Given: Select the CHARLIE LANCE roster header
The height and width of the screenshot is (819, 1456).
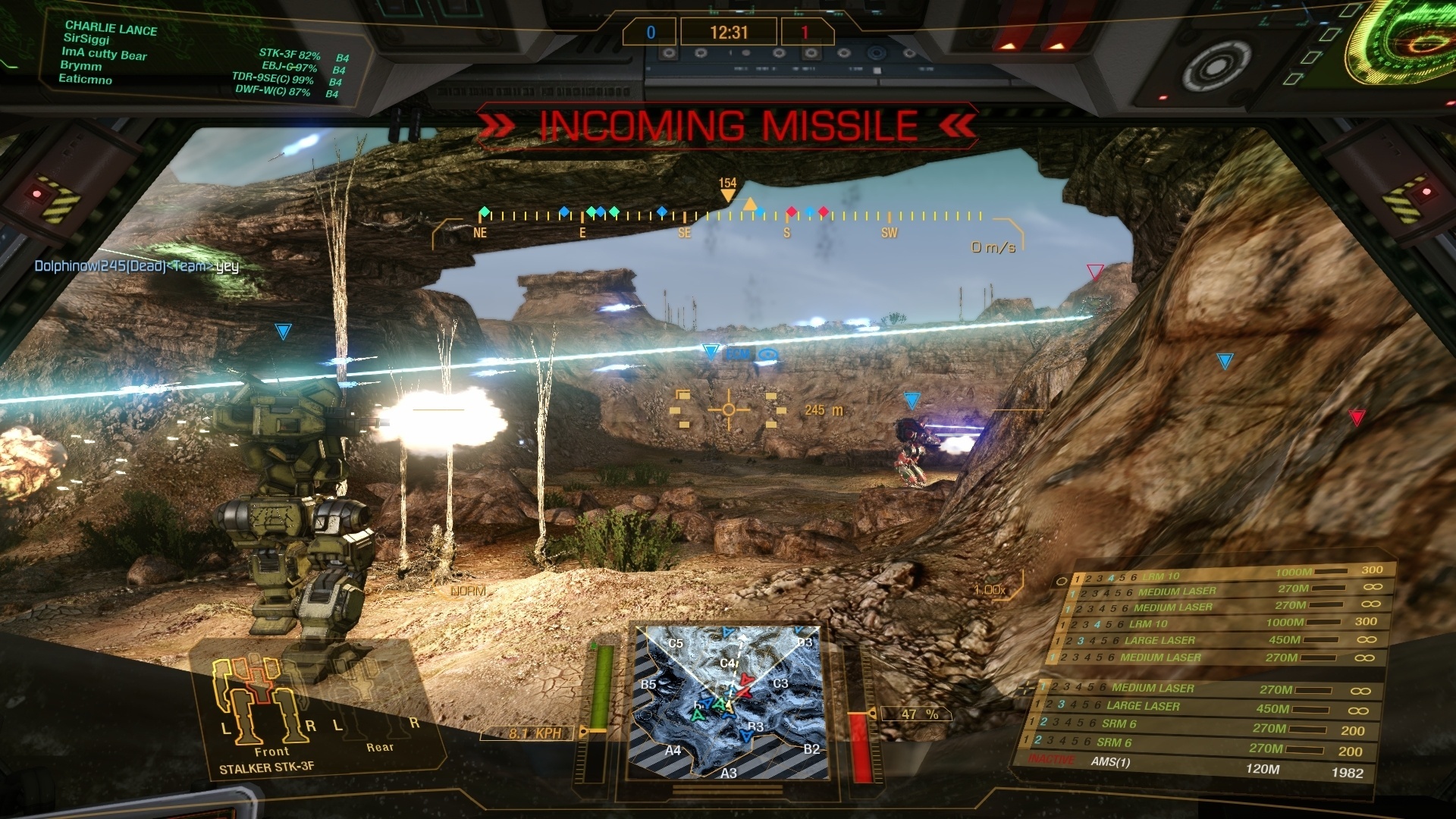Looking at the screenshot, I should tap(112, 30).
